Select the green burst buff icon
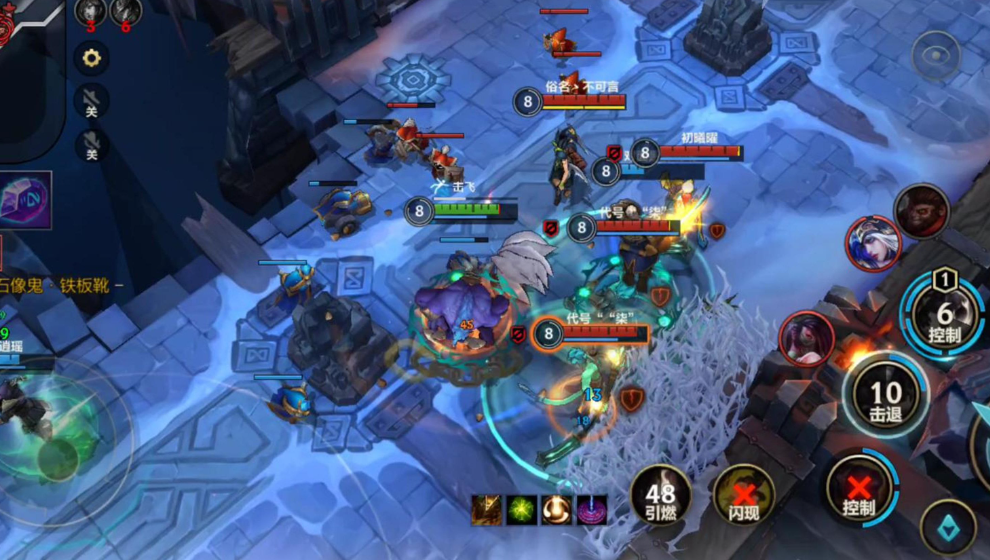The image size is (990, 560). tap(522, 509)
